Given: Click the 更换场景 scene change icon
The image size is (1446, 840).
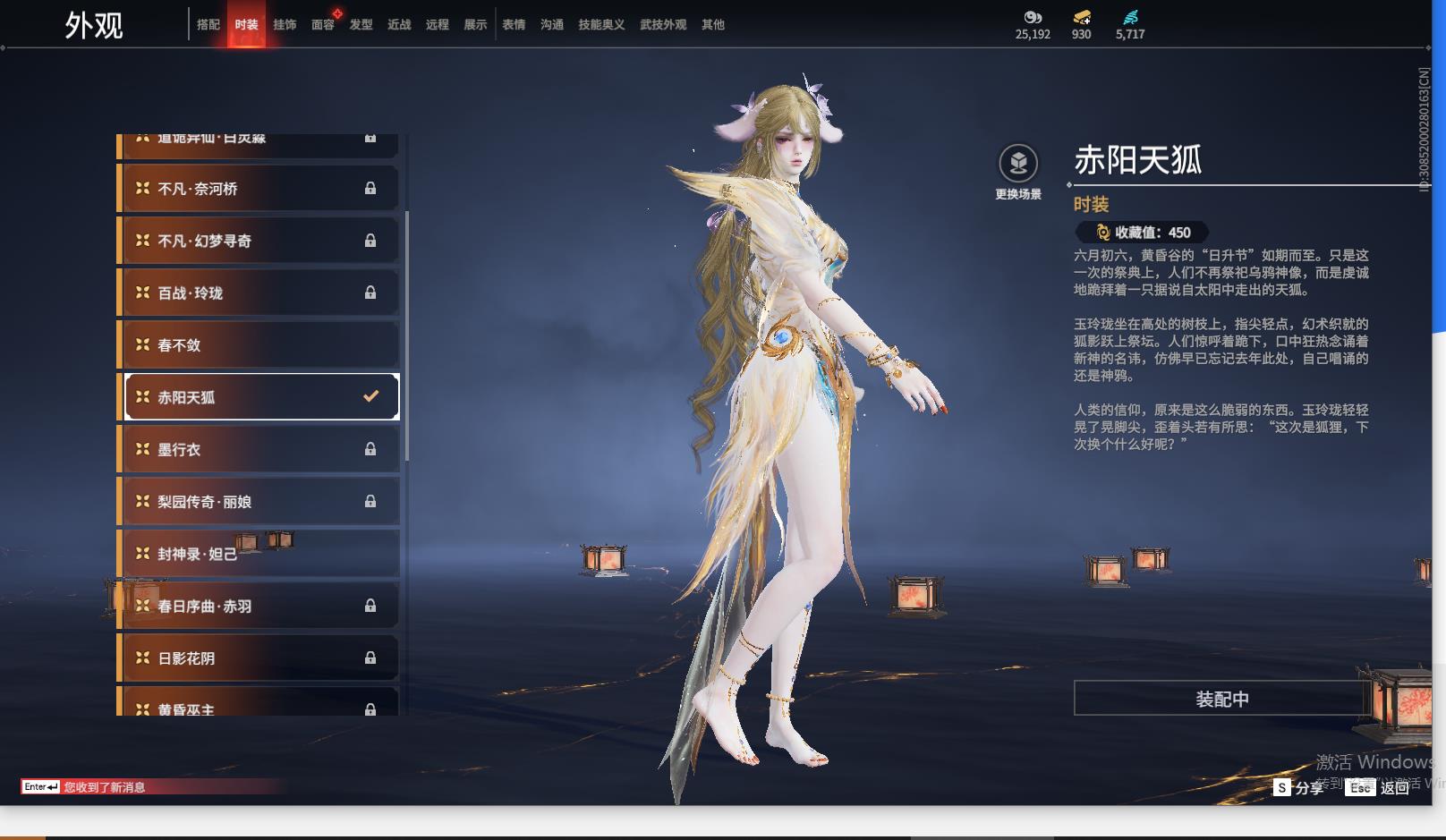Looking at the screenshot, I should [x=1018, y=165].
